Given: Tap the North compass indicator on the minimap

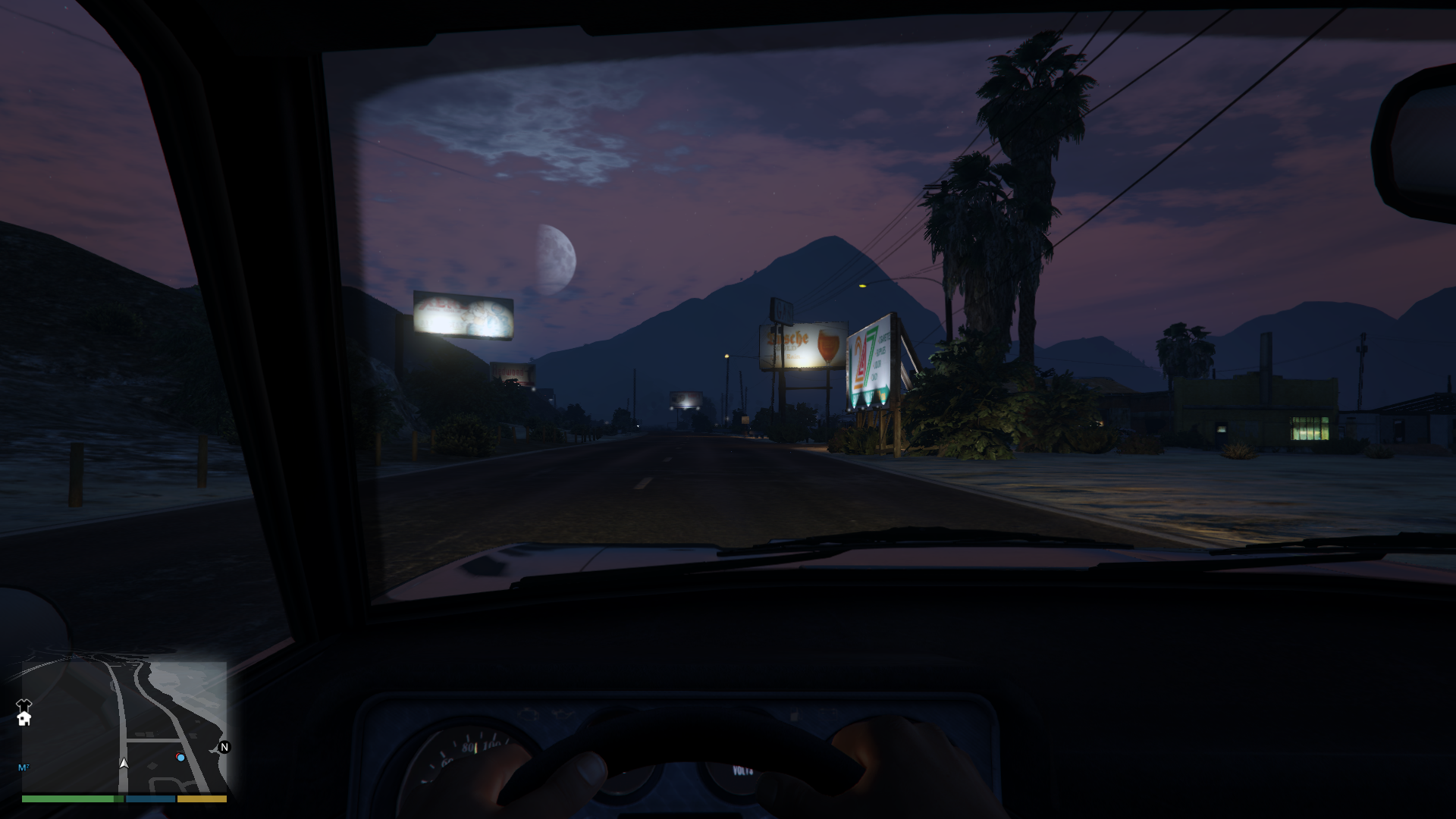Looking at the screenshot, I should pos(224,746).
